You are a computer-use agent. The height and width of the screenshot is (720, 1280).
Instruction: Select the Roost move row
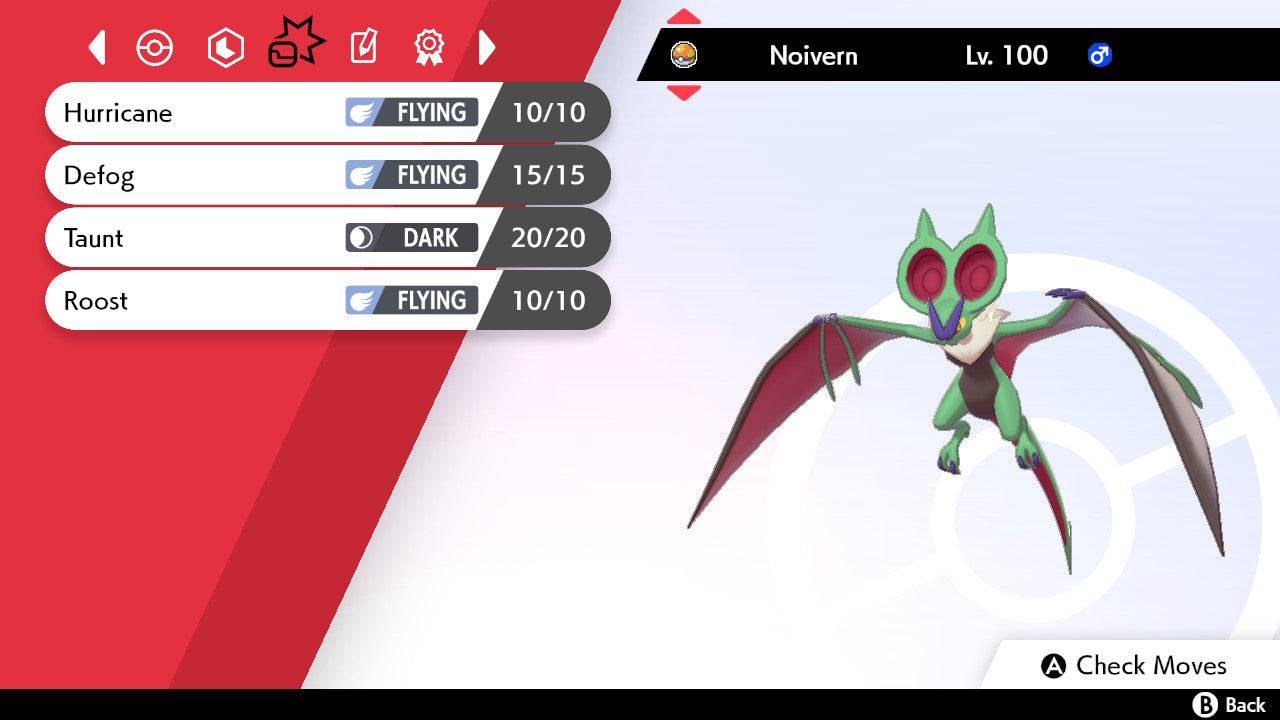tap(327, 300)
